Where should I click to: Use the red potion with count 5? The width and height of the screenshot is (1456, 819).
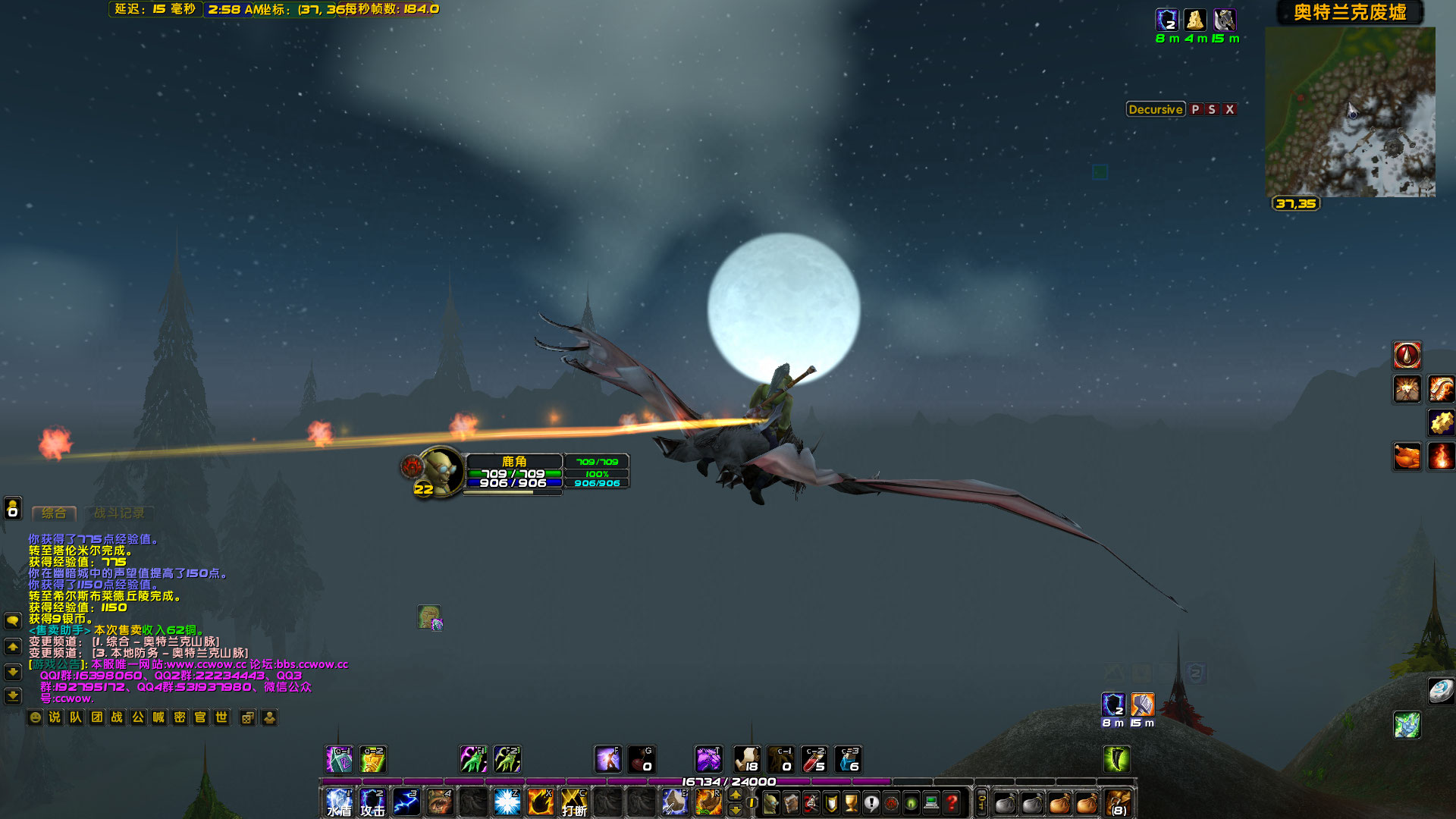pyautogui.click(x=814, y=759)
